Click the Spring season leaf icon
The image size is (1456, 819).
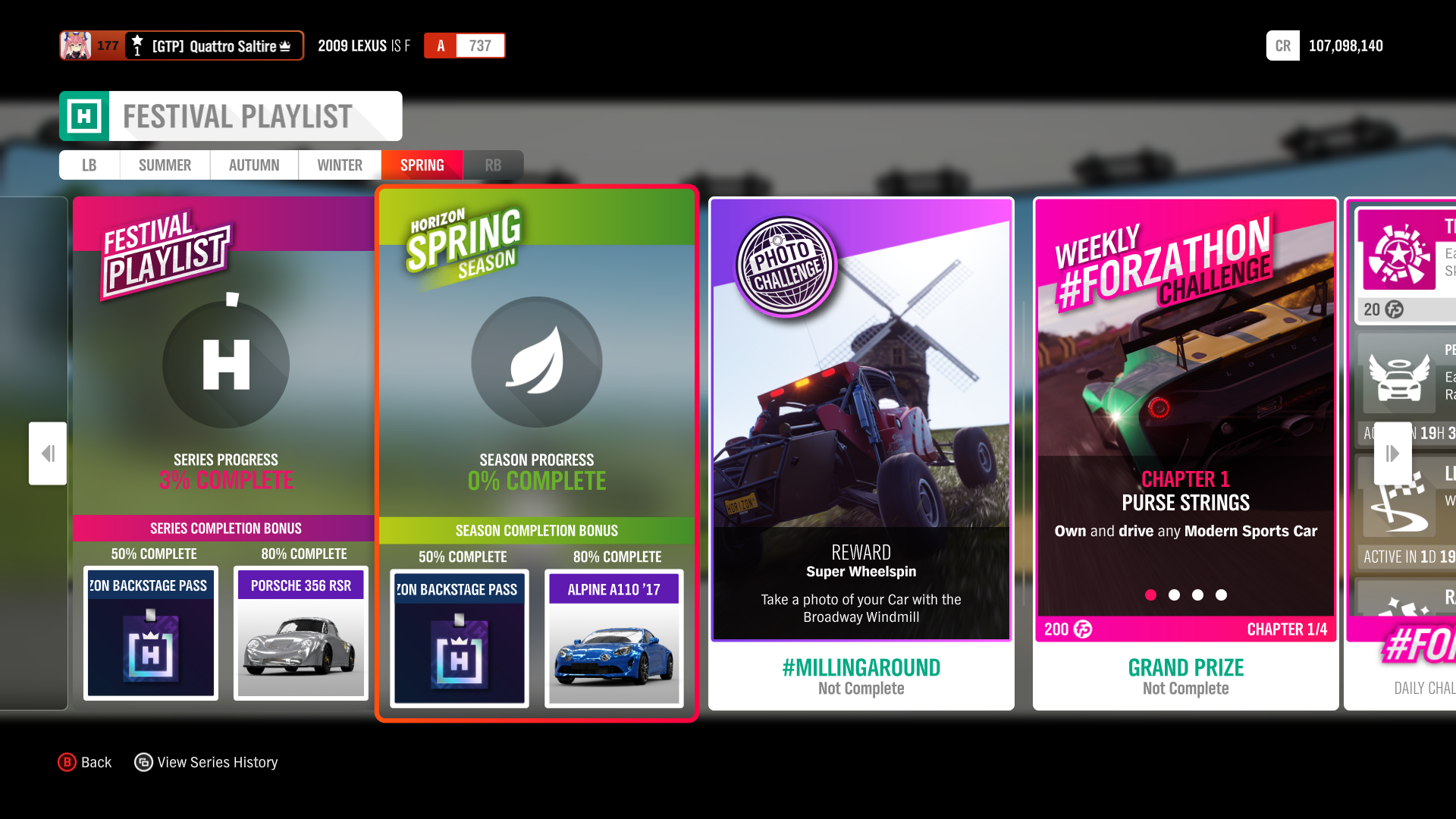pos(536,362)
